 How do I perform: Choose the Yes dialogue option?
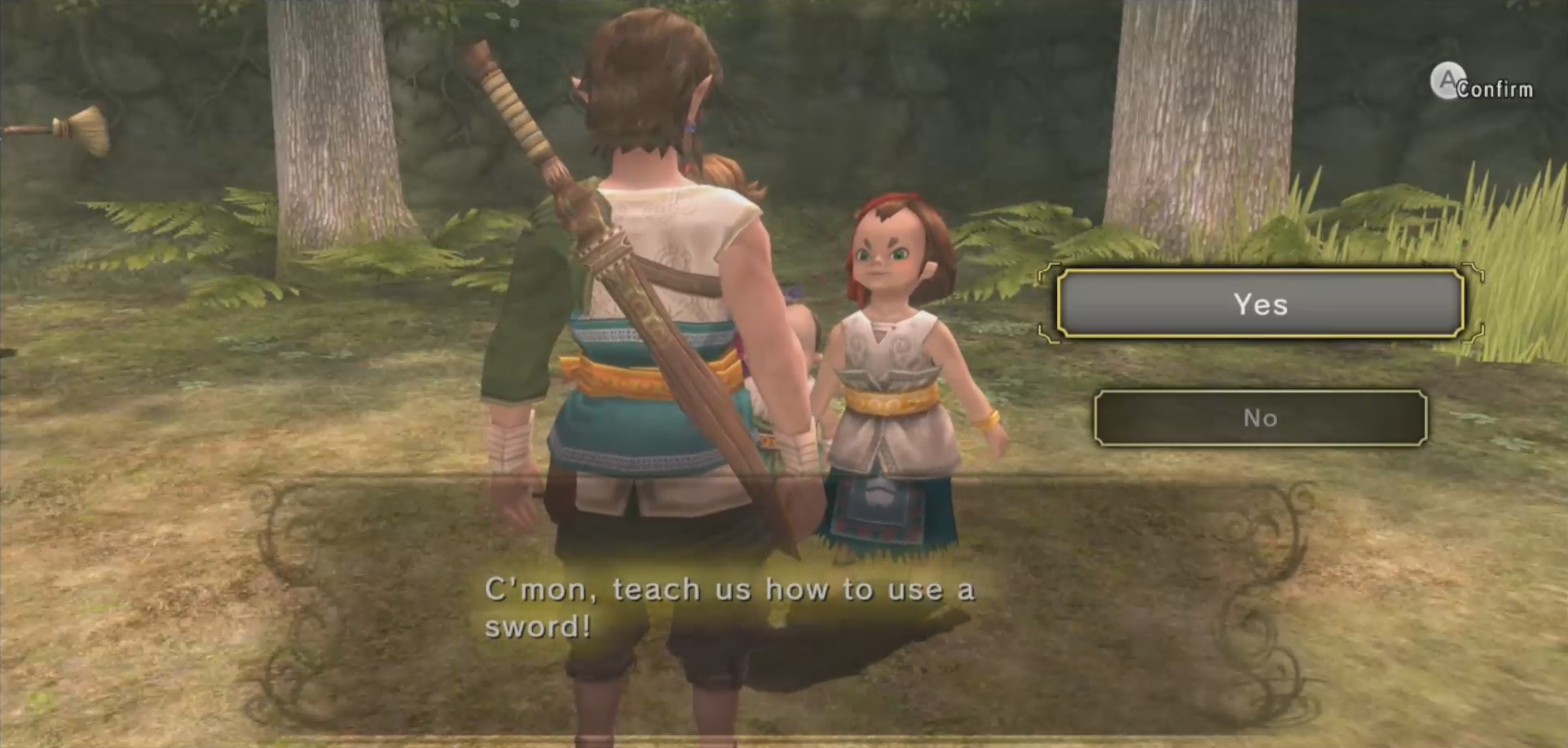click(1260, 304)
